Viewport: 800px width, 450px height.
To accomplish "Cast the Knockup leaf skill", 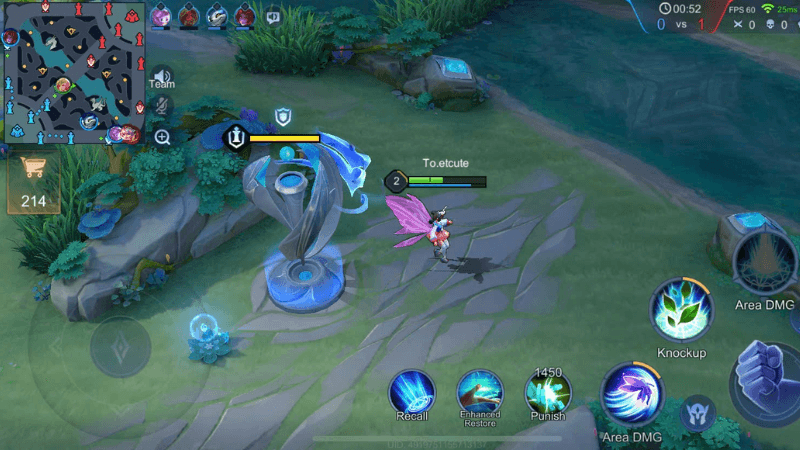I will [681, 312].
